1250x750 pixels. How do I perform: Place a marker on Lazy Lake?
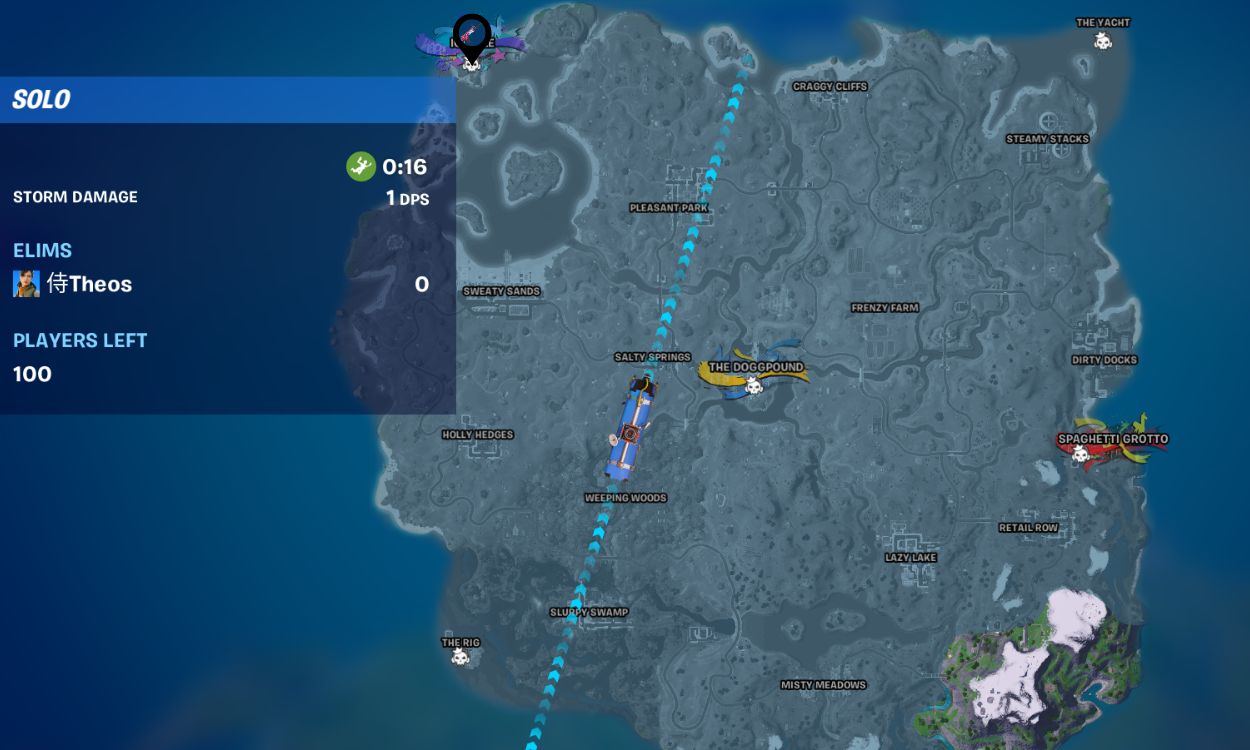coord(910,558)
